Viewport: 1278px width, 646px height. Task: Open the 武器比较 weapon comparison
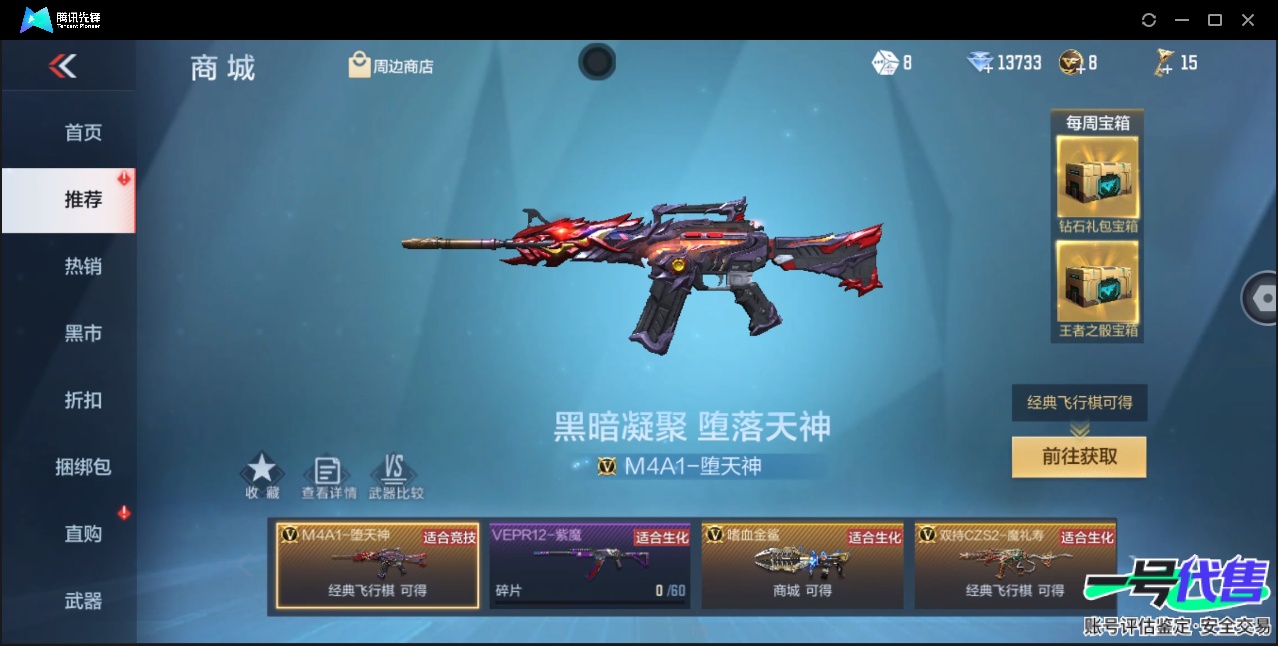[x=395, y=476]
